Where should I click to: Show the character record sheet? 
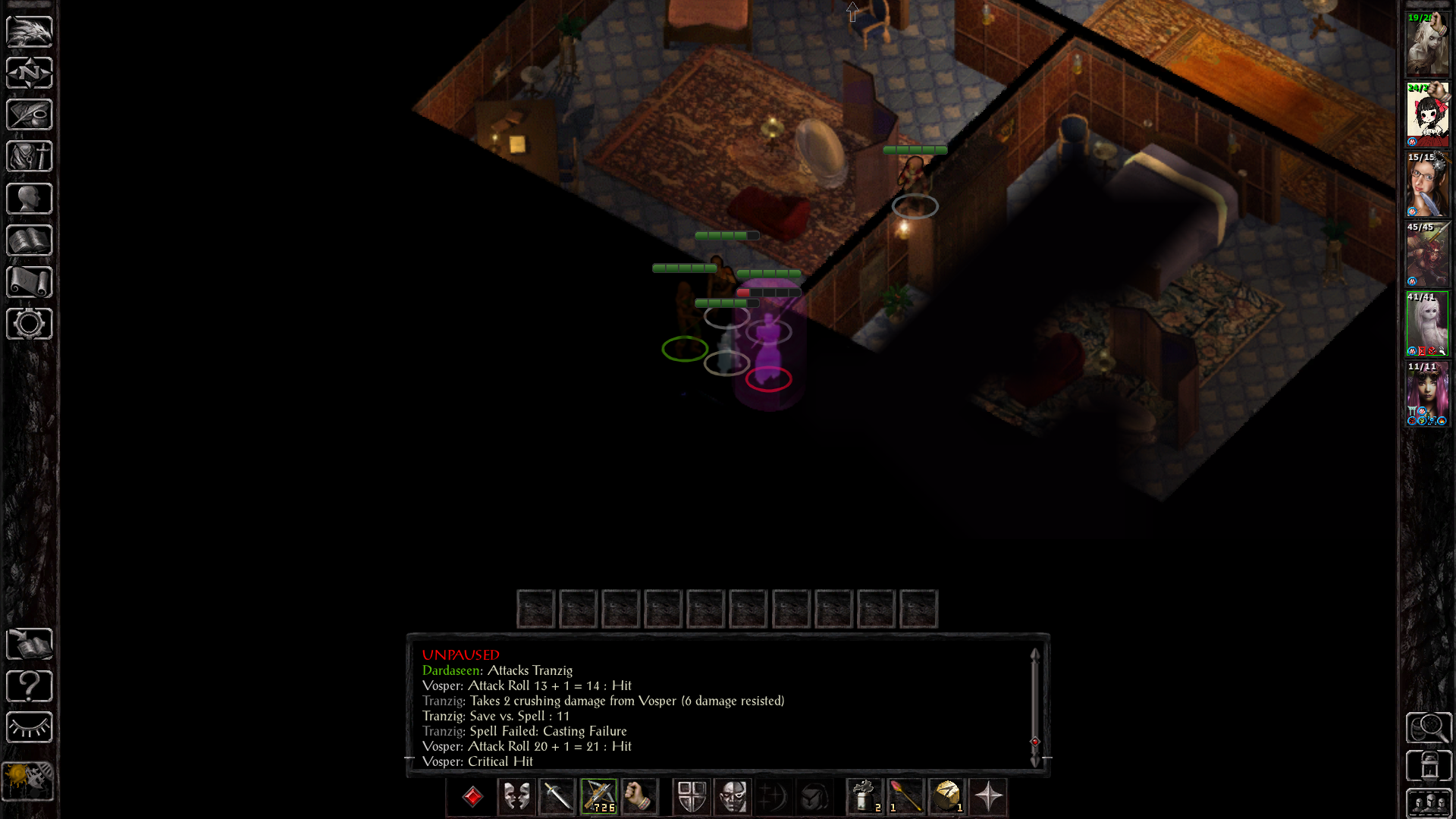point(30,199)
